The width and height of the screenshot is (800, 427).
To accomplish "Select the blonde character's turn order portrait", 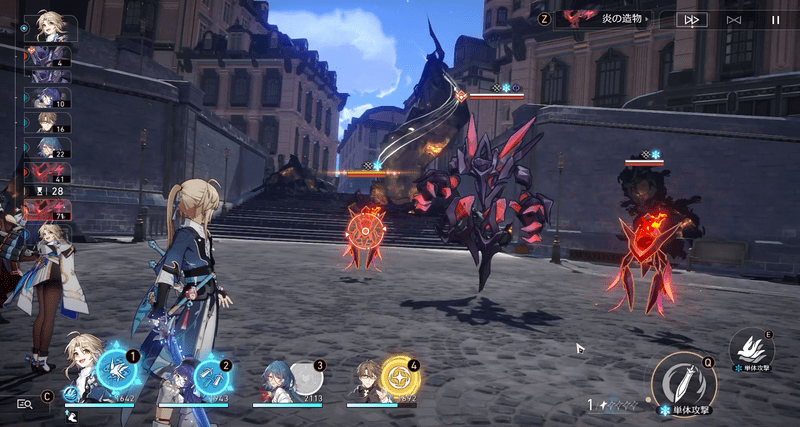I will (x=48, y=26).
